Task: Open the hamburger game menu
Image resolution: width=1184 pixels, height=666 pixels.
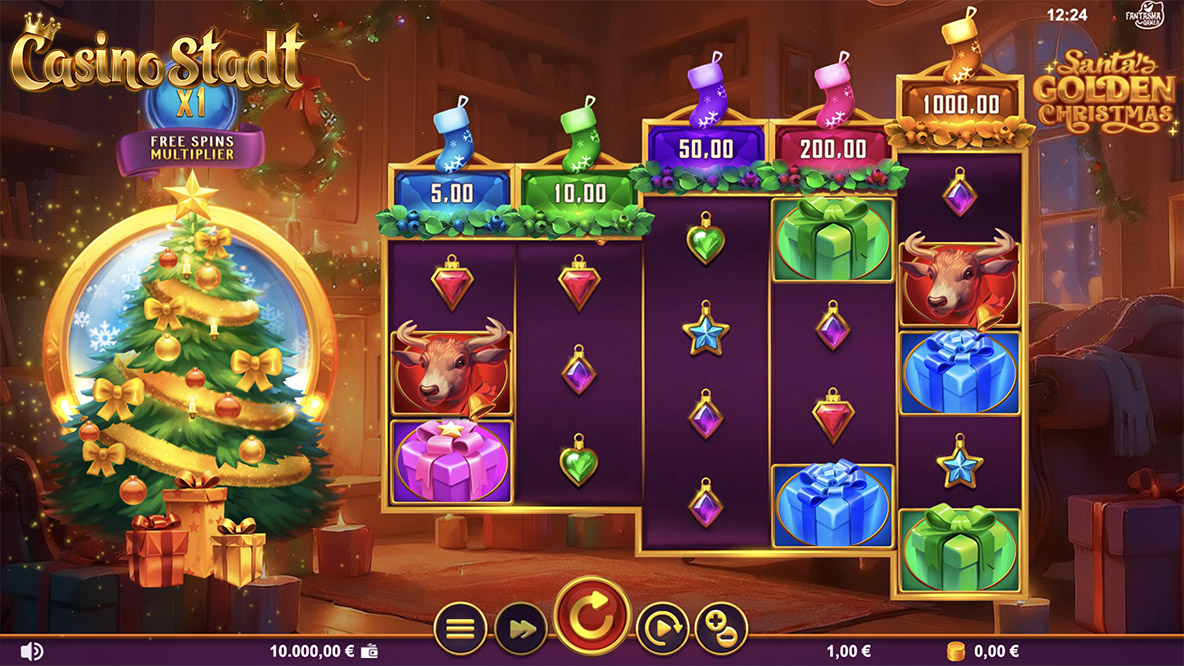Action: click(x=459, y=630)
